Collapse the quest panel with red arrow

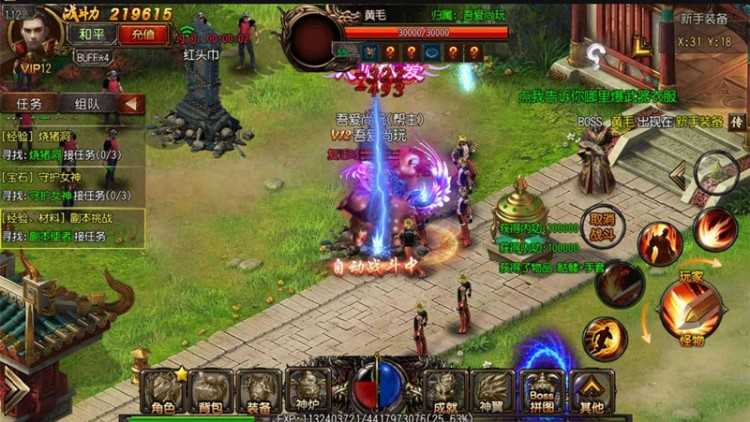pyautogui.click(x=132, y=104)
